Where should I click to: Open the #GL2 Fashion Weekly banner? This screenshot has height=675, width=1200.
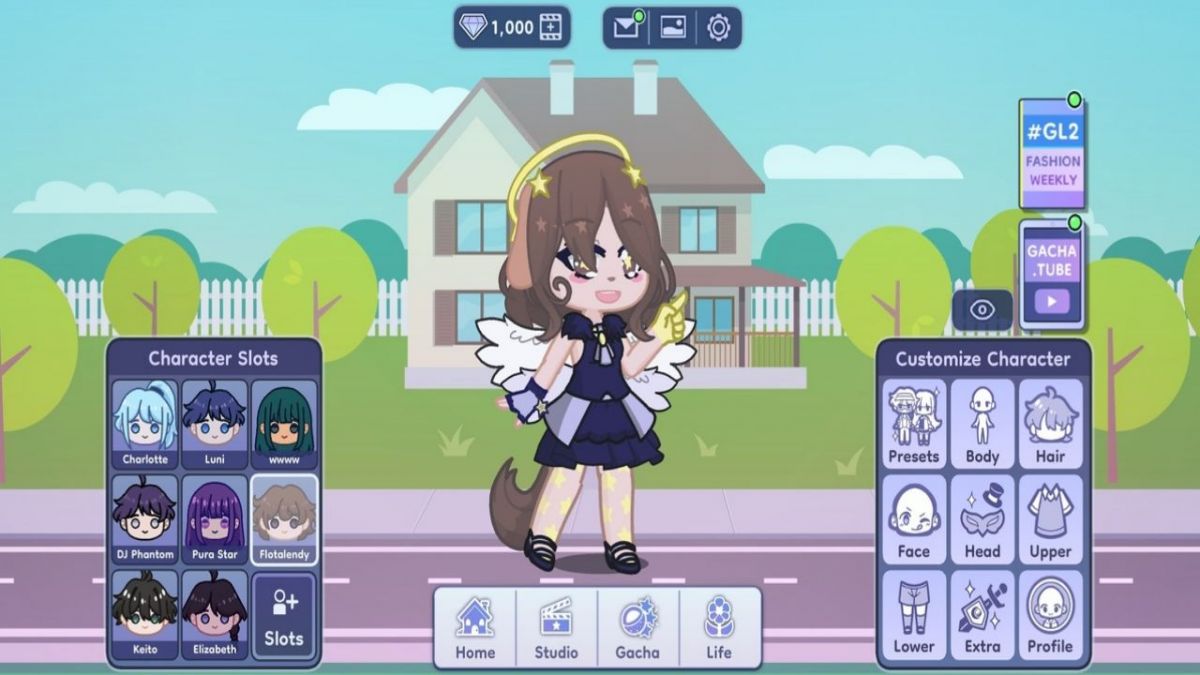pos(1052,154)
